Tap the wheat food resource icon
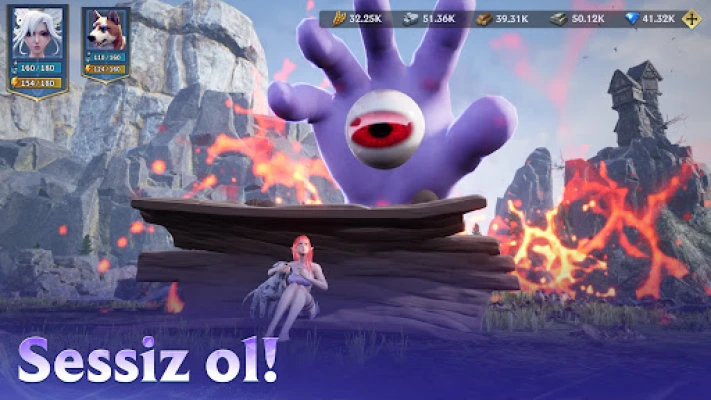Viewport: 711px width, 400px height. pos(337,19)
